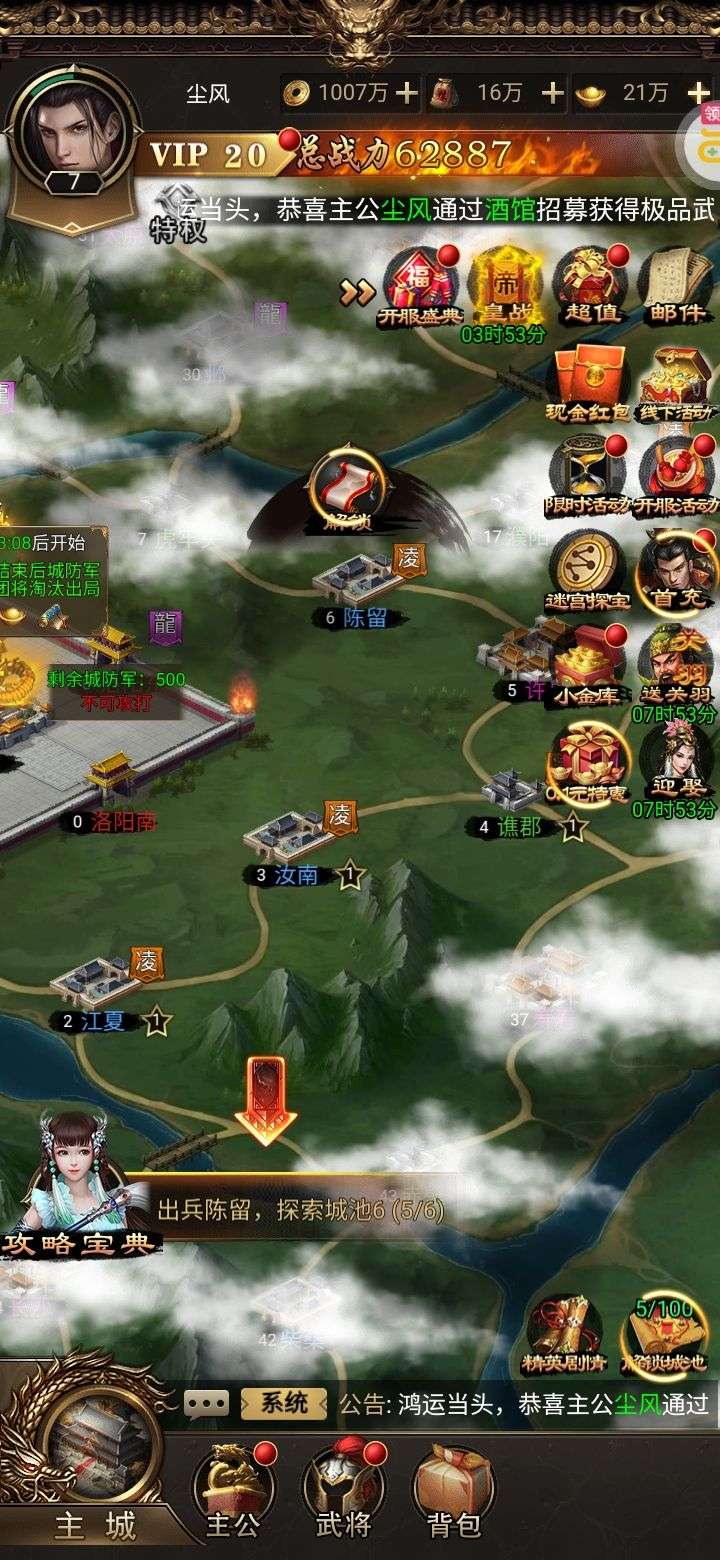Open the 攻略宝典 strategy guide

[x=78, y=1185]
